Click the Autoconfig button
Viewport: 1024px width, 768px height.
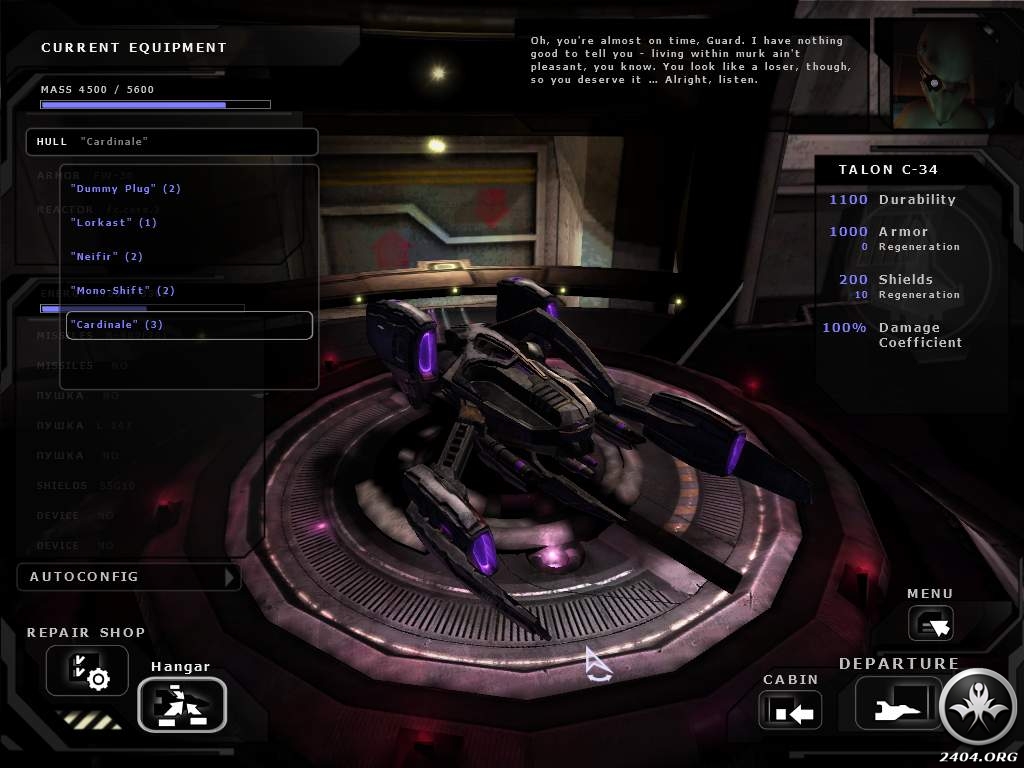[x=128, y=577]
